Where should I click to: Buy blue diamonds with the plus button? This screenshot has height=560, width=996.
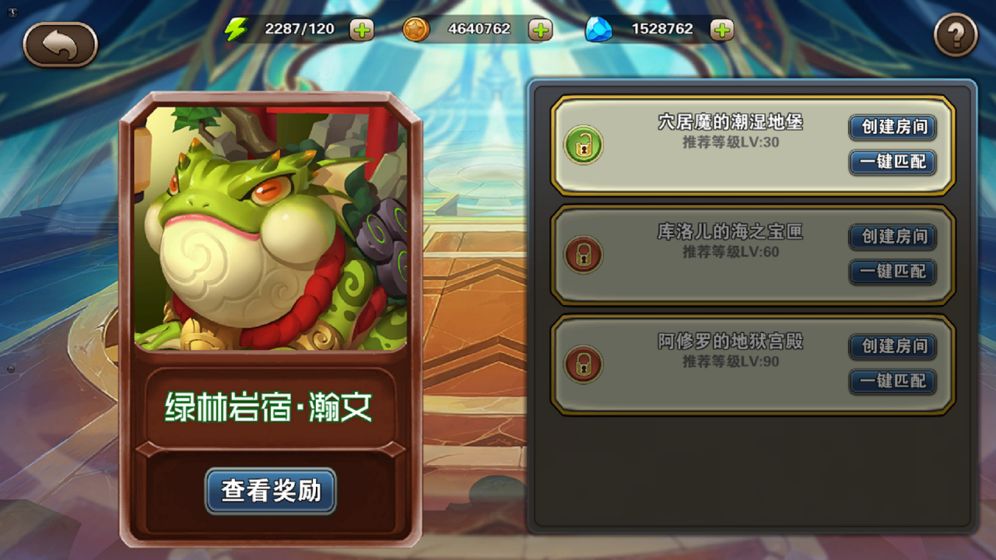(x=722, y=30)
